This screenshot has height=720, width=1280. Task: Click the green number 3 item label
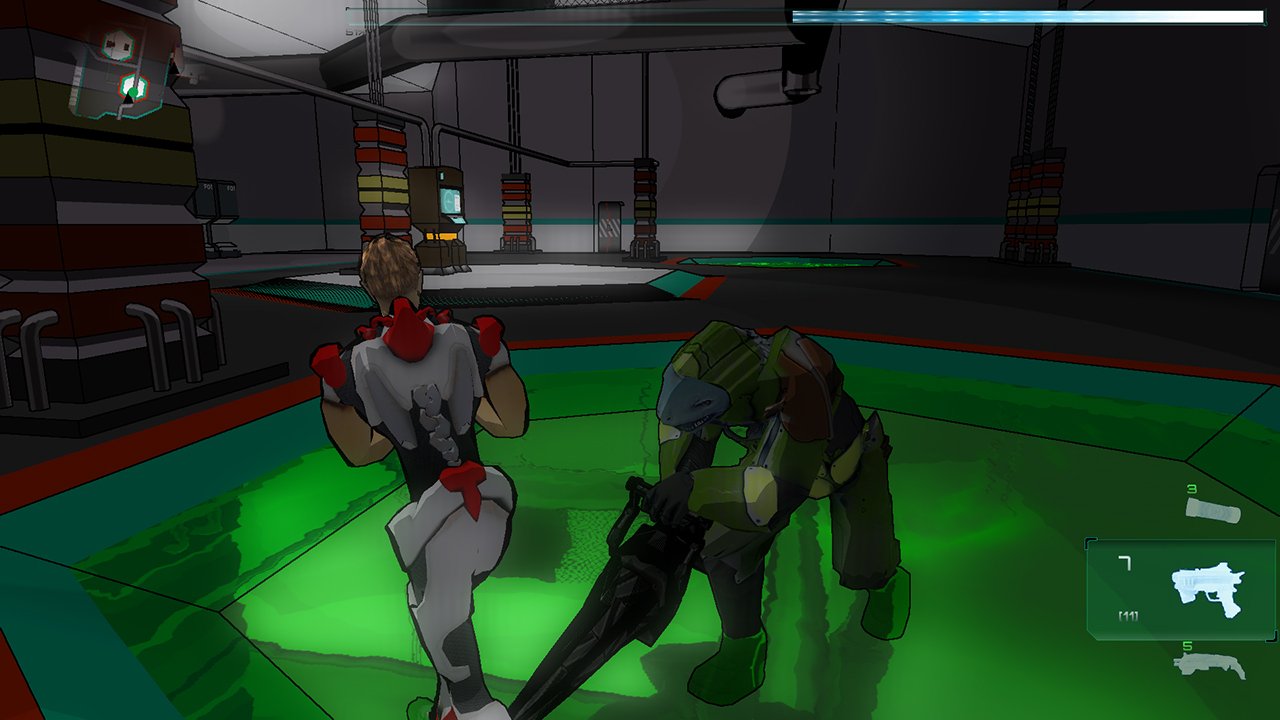coord(1192,488)
